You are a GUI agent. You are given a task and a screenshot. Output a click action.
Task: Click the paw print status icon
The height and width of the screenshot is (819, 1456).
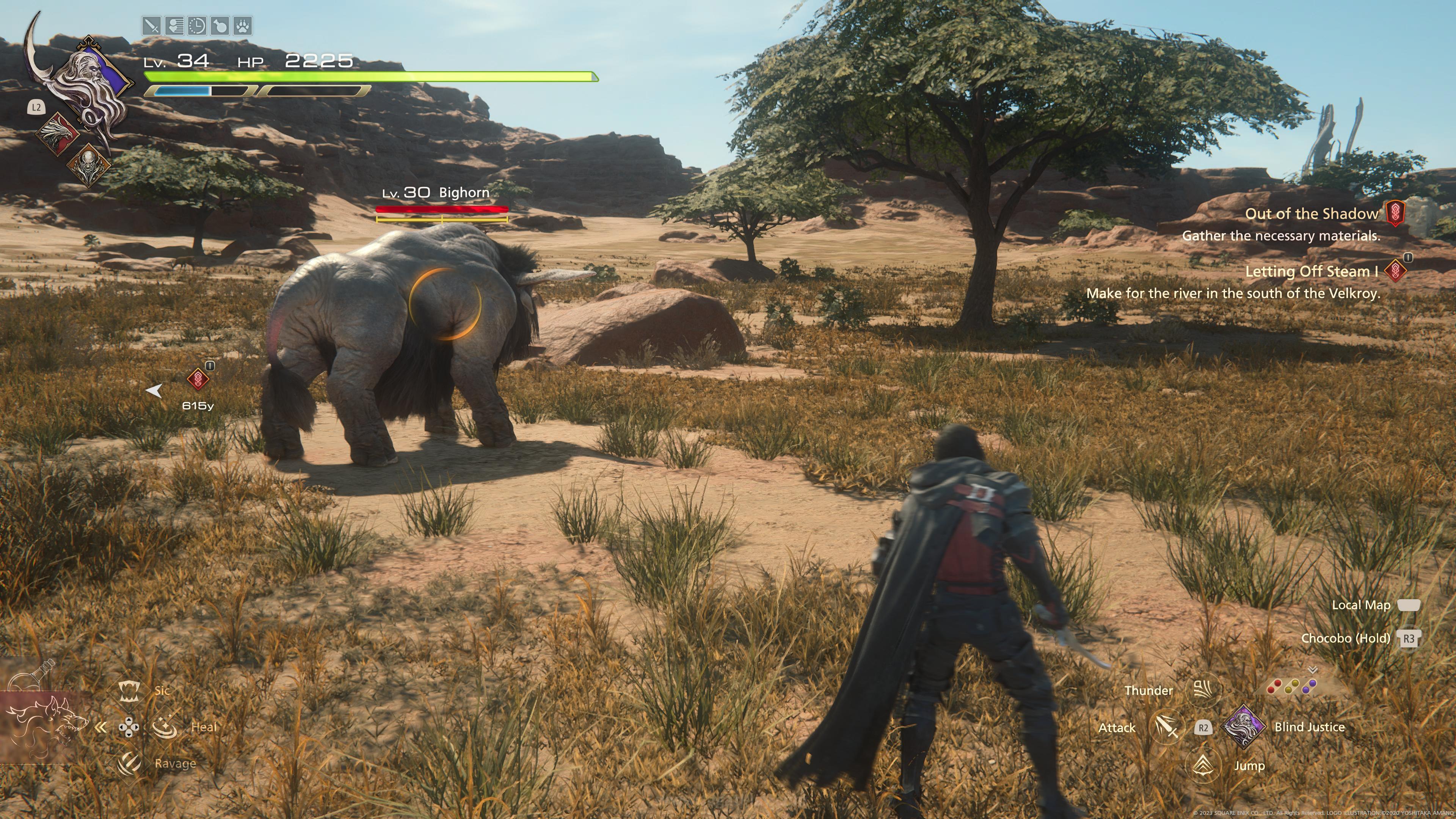(x=243, y=26)
